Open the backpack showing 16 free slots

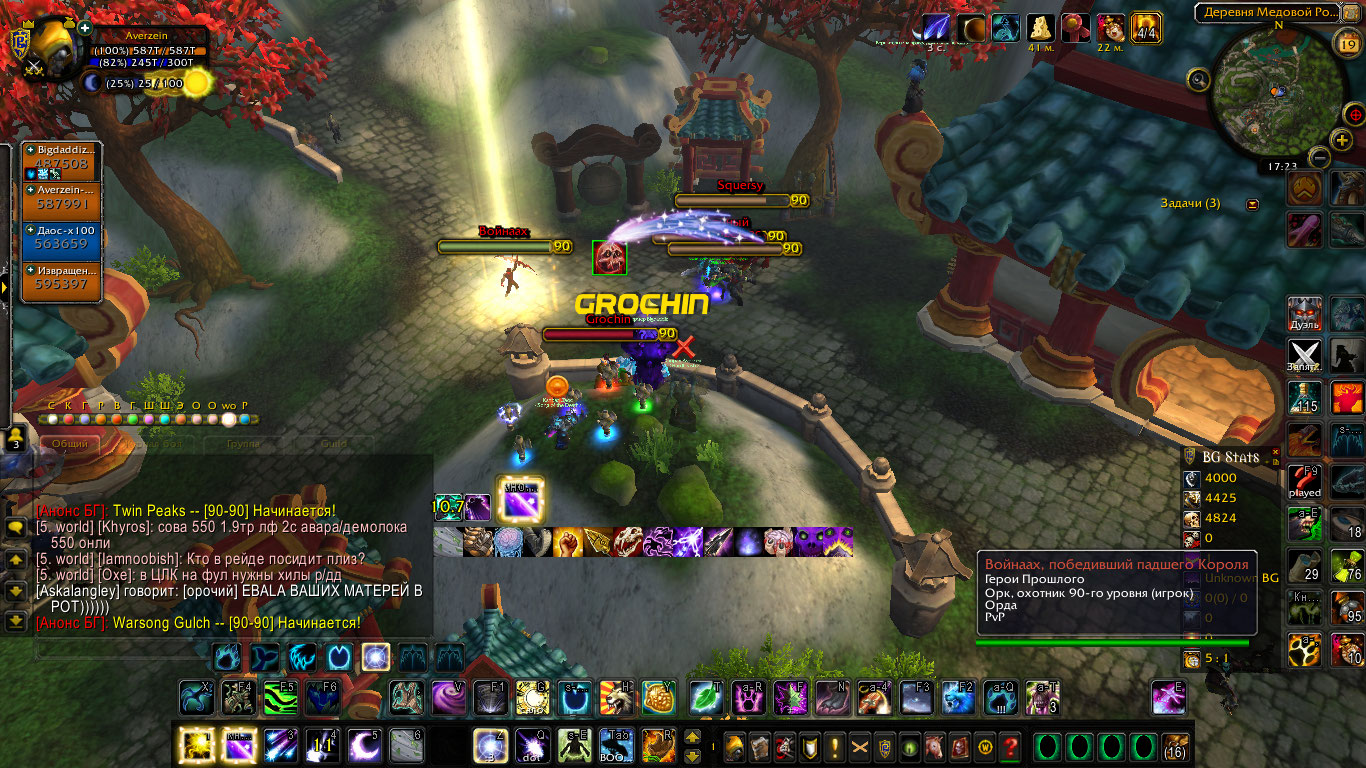pos(1174,747)
